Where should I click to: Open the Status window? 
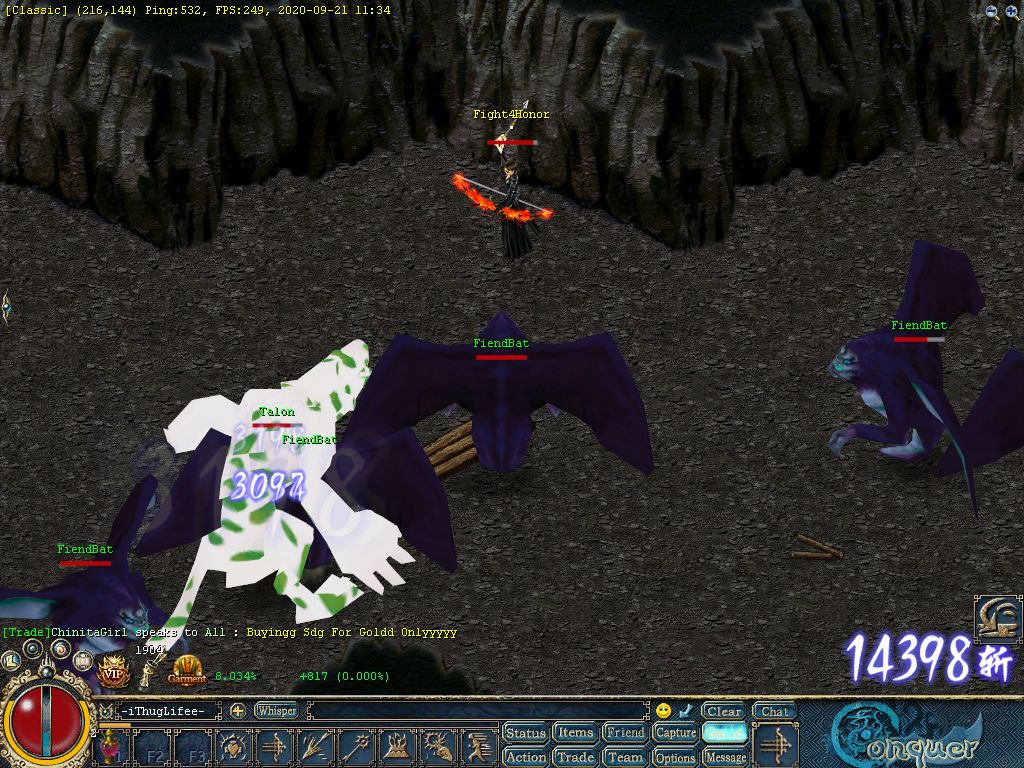click(525, 733)
